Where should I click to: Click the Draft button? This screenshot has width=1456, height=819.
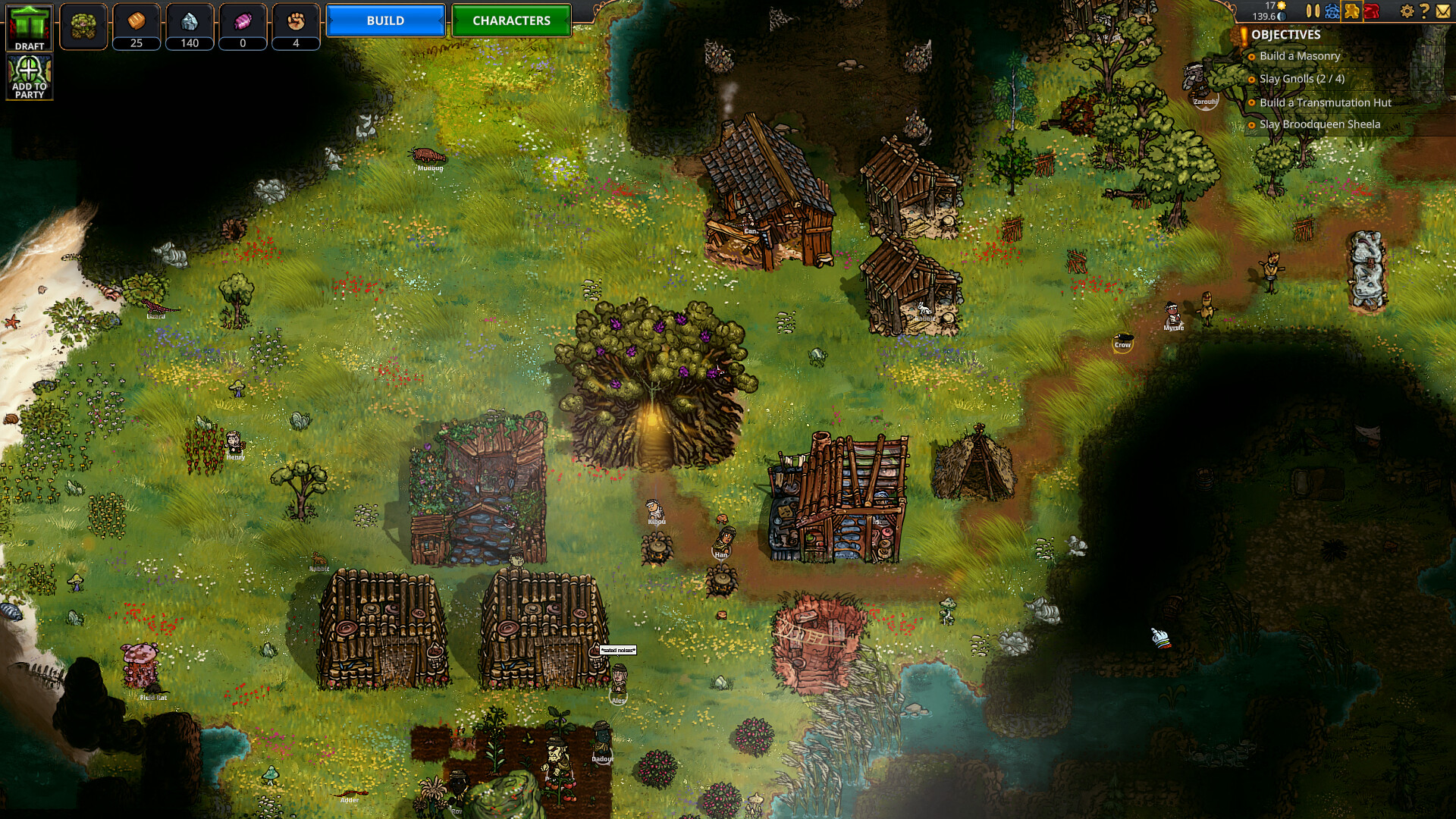(30, 27)
